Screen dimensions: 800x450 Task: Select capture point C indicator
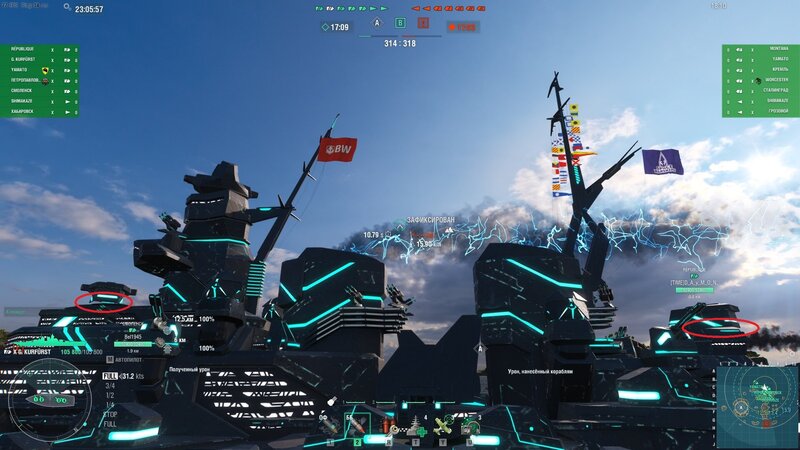click(x=423, y=22)
